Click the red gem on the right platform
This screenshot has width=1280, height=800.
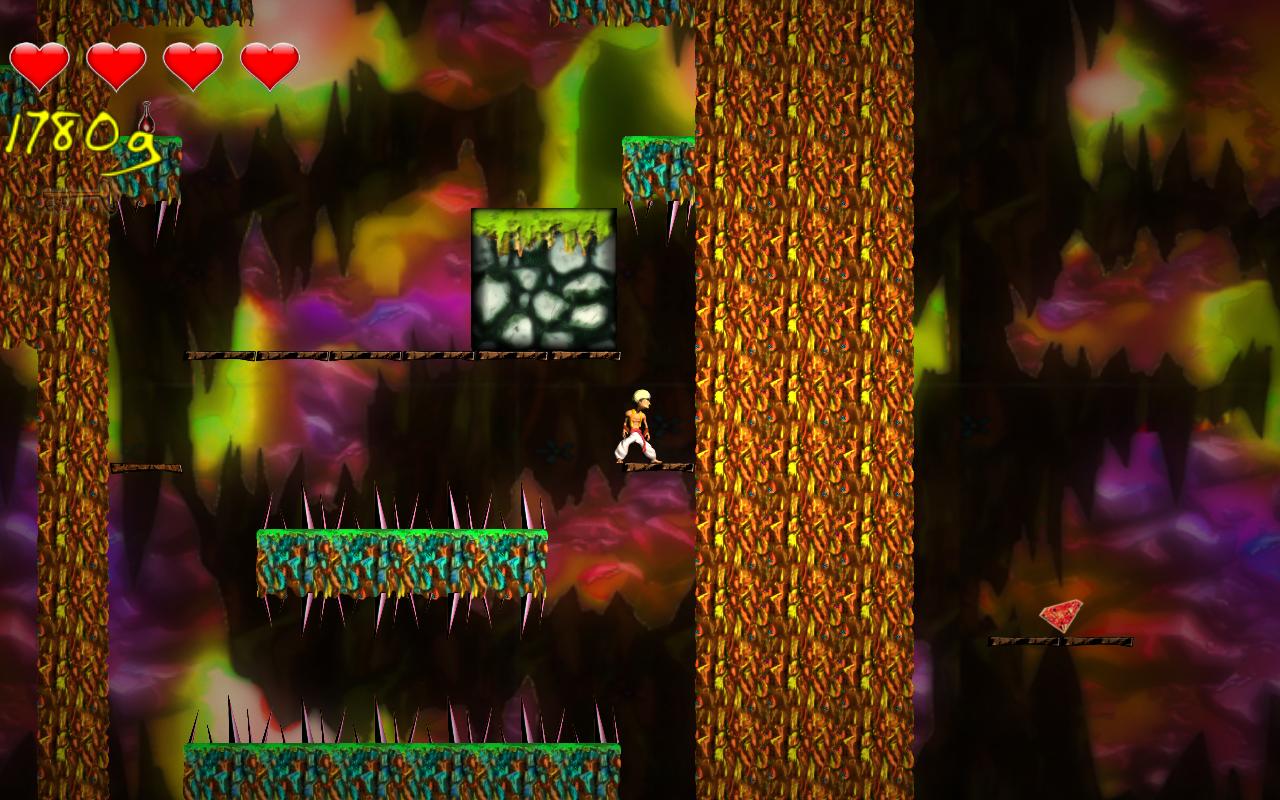(x=1063, y=617)
